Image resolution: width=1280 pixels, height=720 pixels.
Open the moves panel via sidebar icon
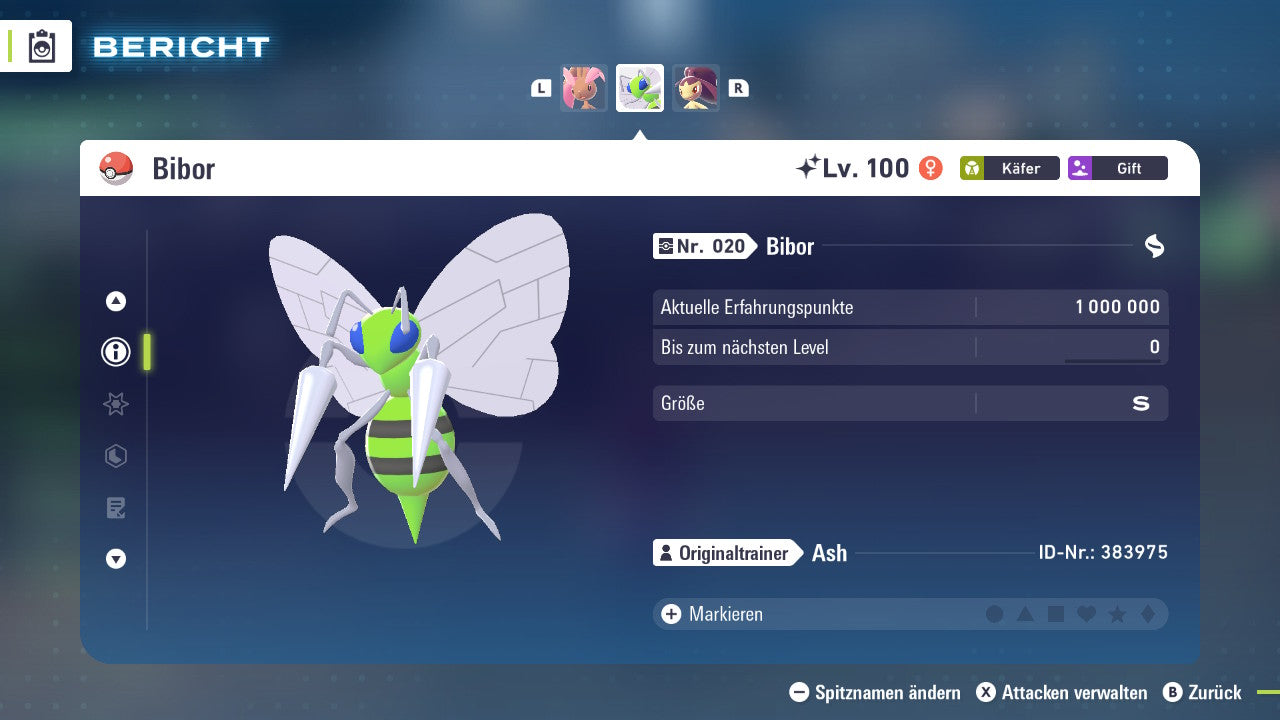coord(115,457)
